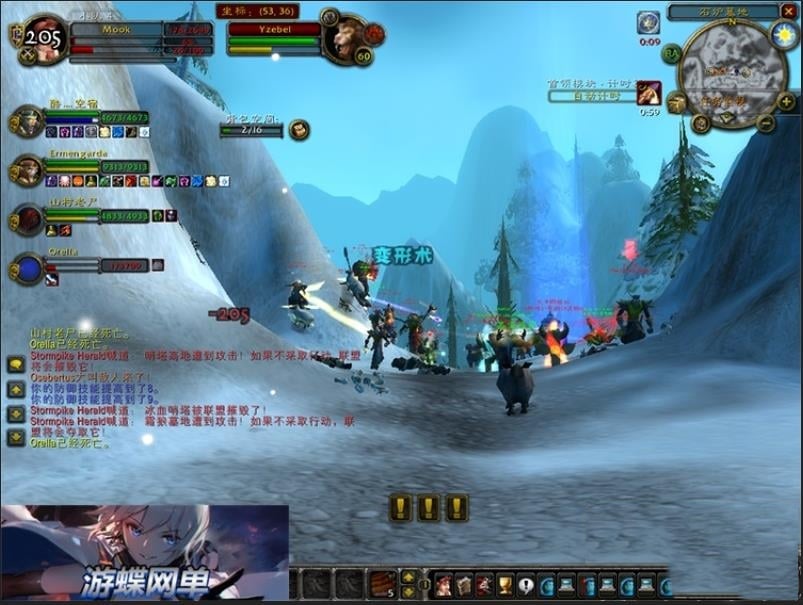Select party member Orella's portrait
803x605 pixels.
coord(27,268)
